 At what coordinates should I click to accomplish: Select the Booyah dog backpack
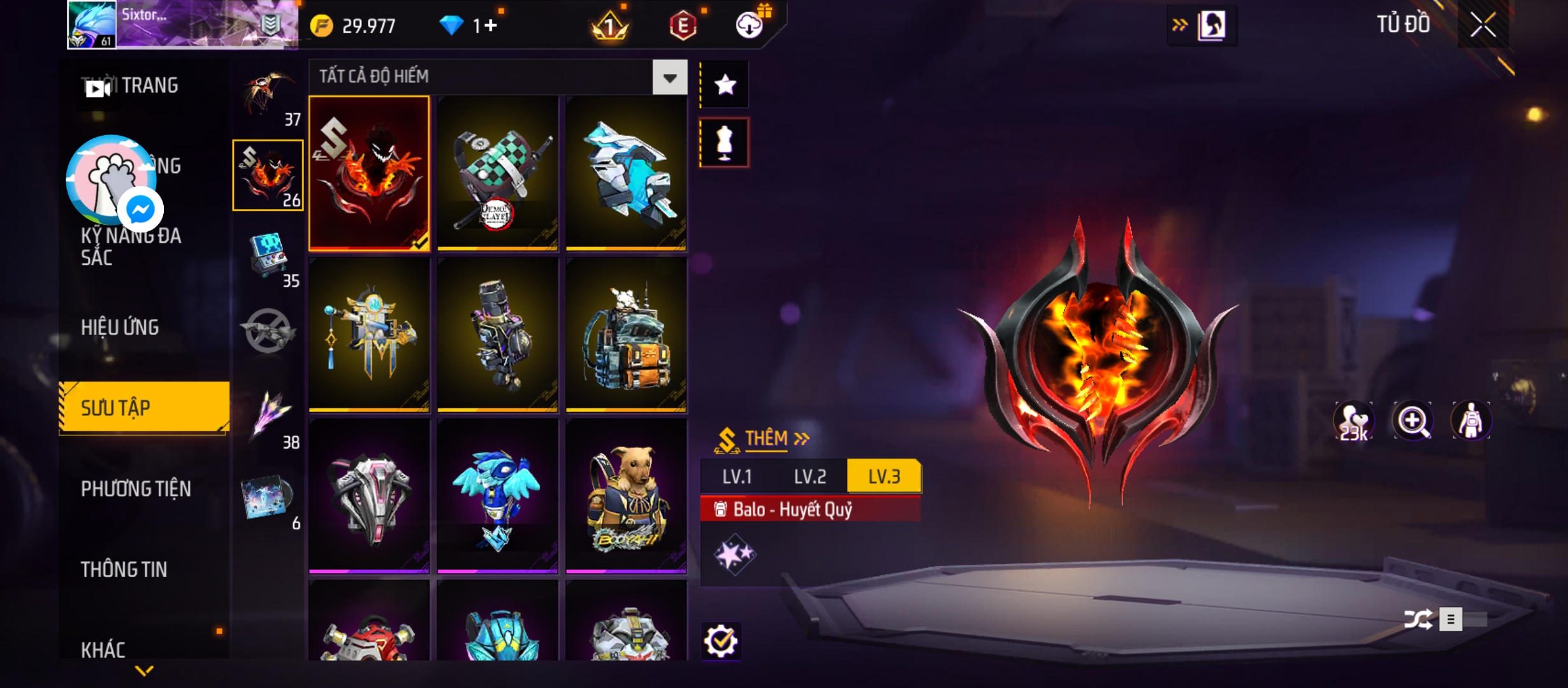[x=627, y=497]
